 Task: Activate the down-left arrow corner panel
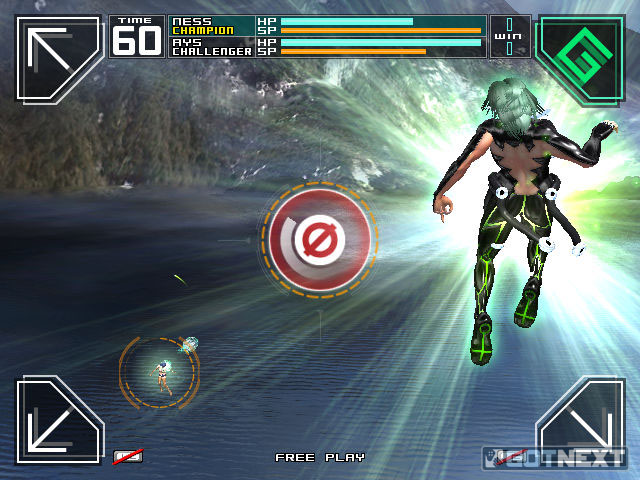(58, 420)
